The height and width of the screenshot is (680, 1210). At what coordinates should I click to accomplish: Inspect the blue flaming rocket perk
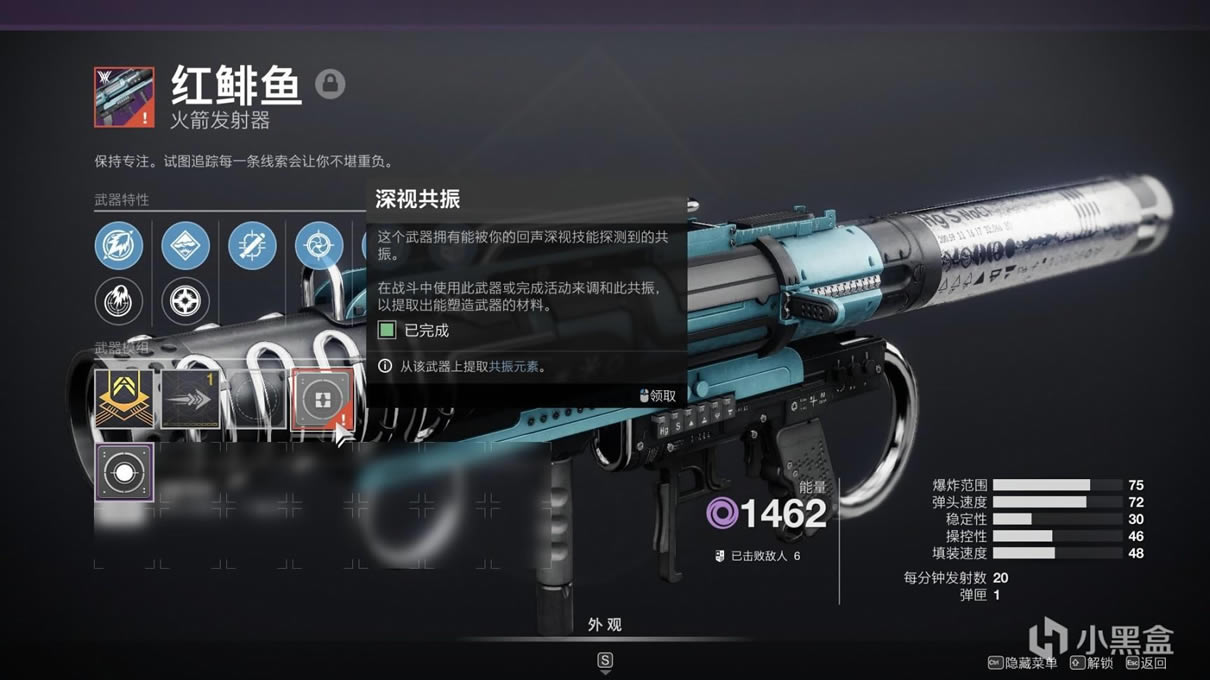point(119,245)
